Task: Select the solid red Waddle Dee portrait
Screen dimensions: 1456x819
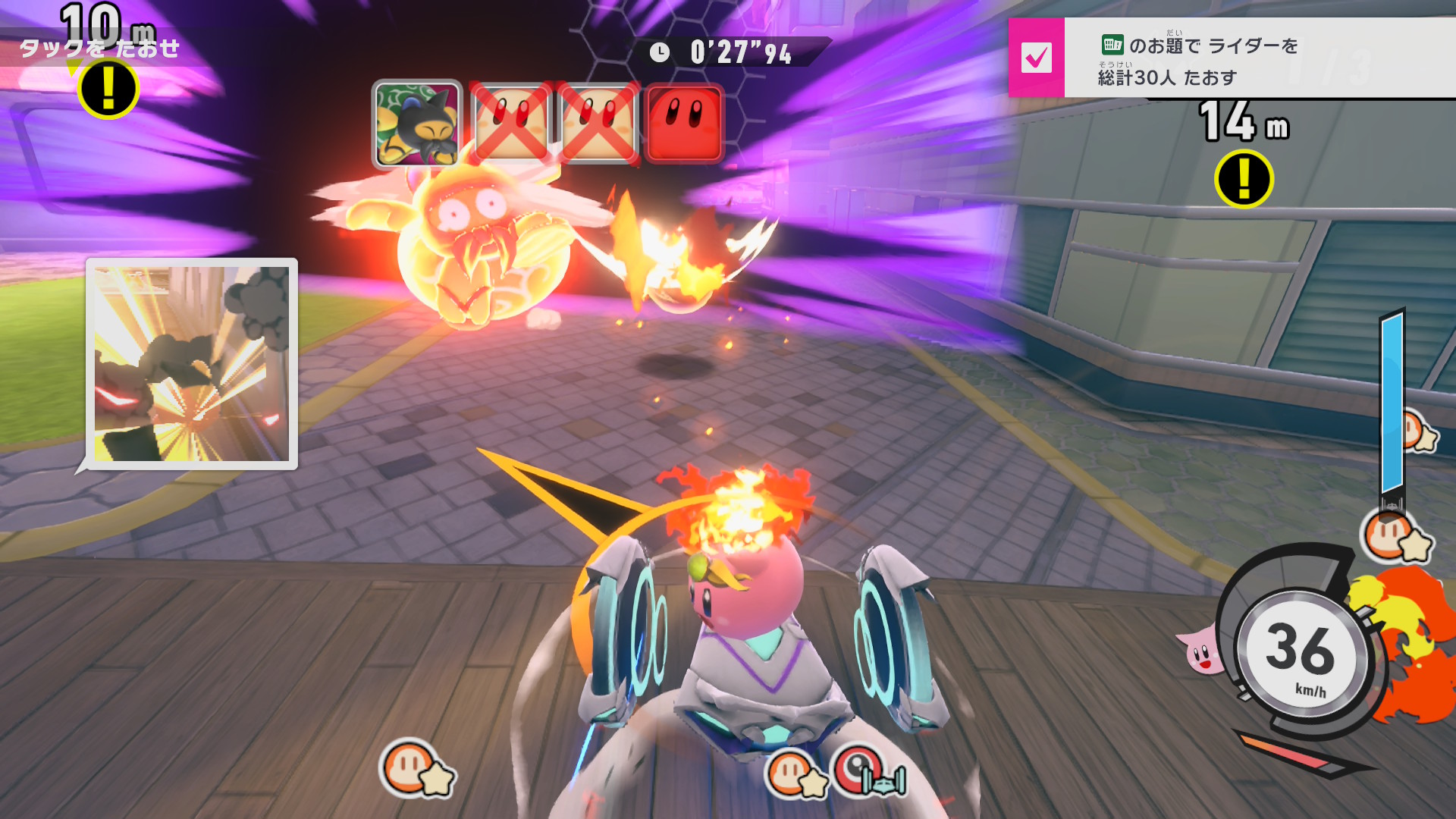Action: (x=684, y=124)
